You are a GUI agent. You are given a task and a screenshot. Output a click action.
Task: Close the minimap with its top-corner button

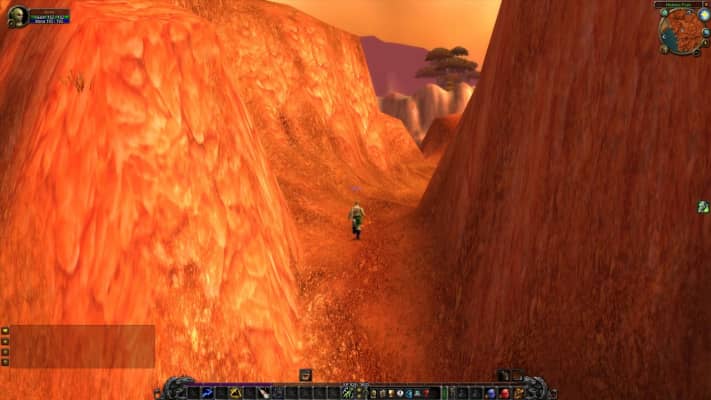(706, 4)
